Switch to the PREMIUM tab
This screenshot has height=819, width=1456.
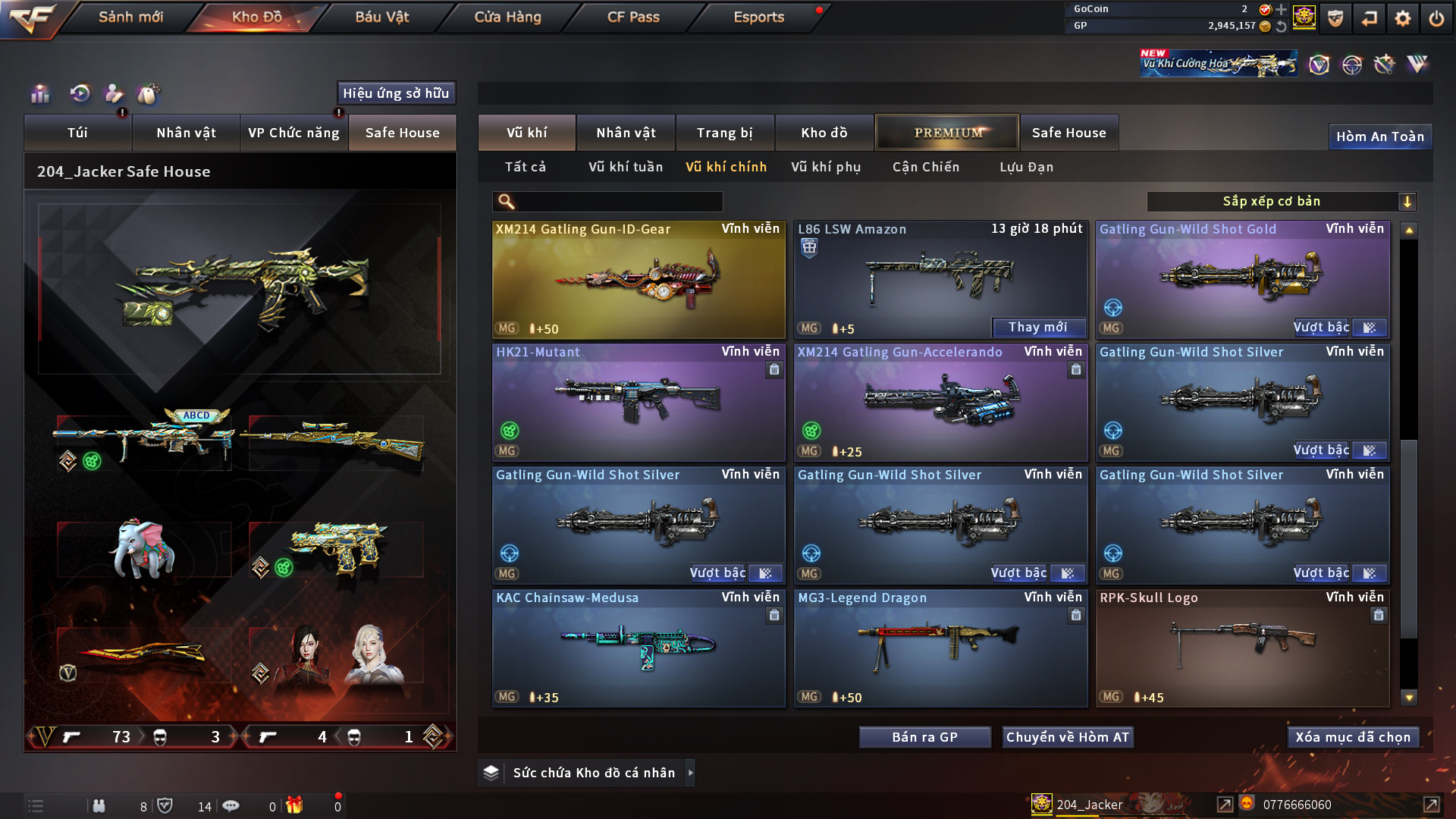pos(947,133)
